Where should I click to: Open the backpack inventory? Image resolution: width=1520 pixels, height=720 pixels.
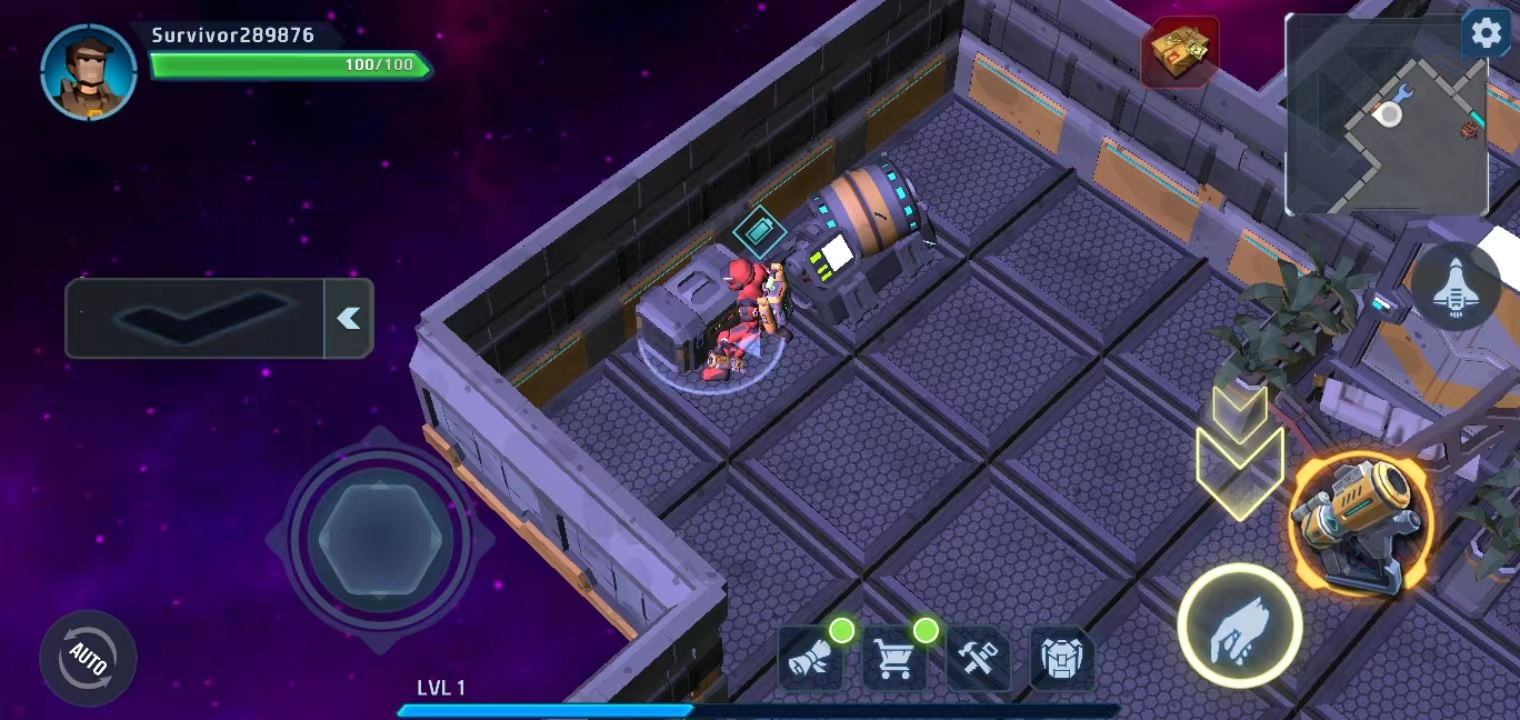click(x=1061, y=659)
